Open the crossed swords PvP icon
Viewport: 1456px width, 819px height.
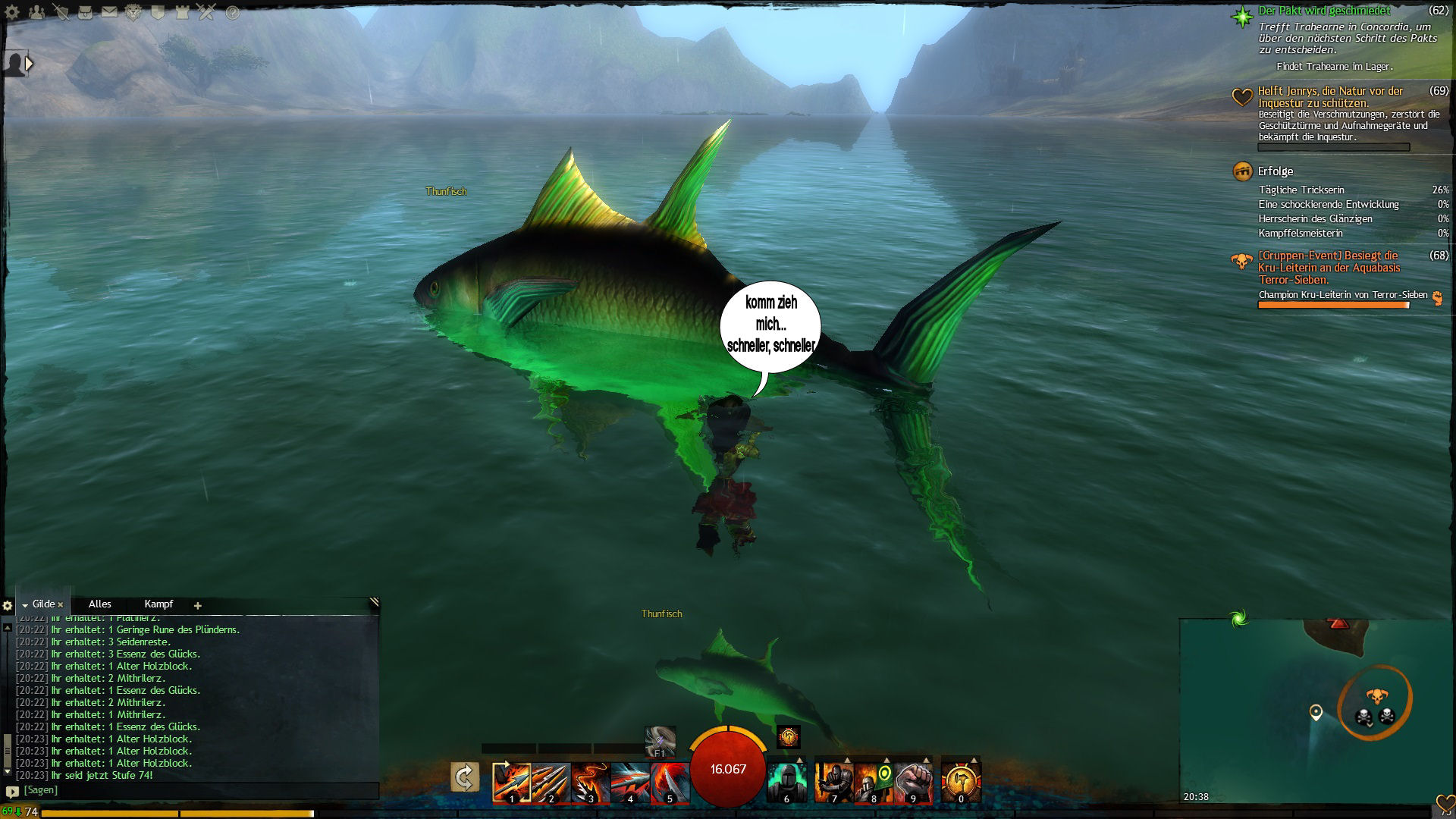point(207,13)
